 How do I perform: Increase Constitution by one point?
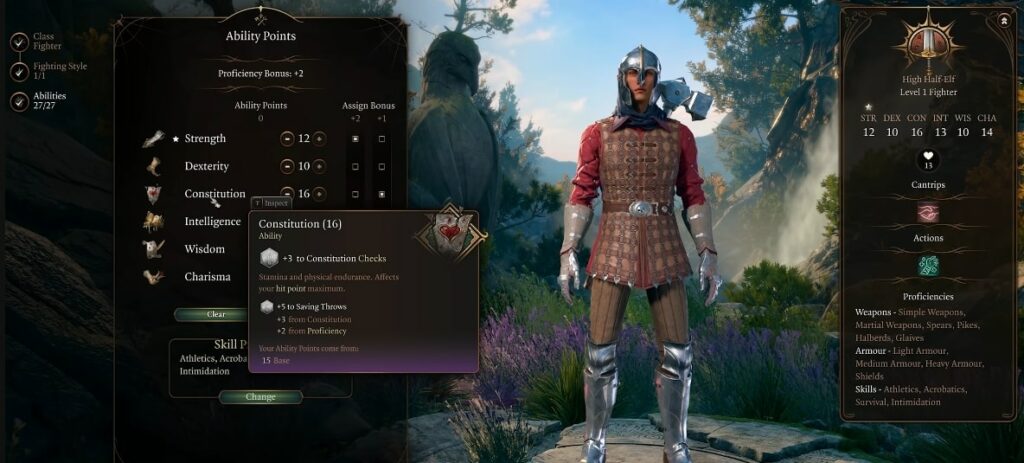click(319, 193)
